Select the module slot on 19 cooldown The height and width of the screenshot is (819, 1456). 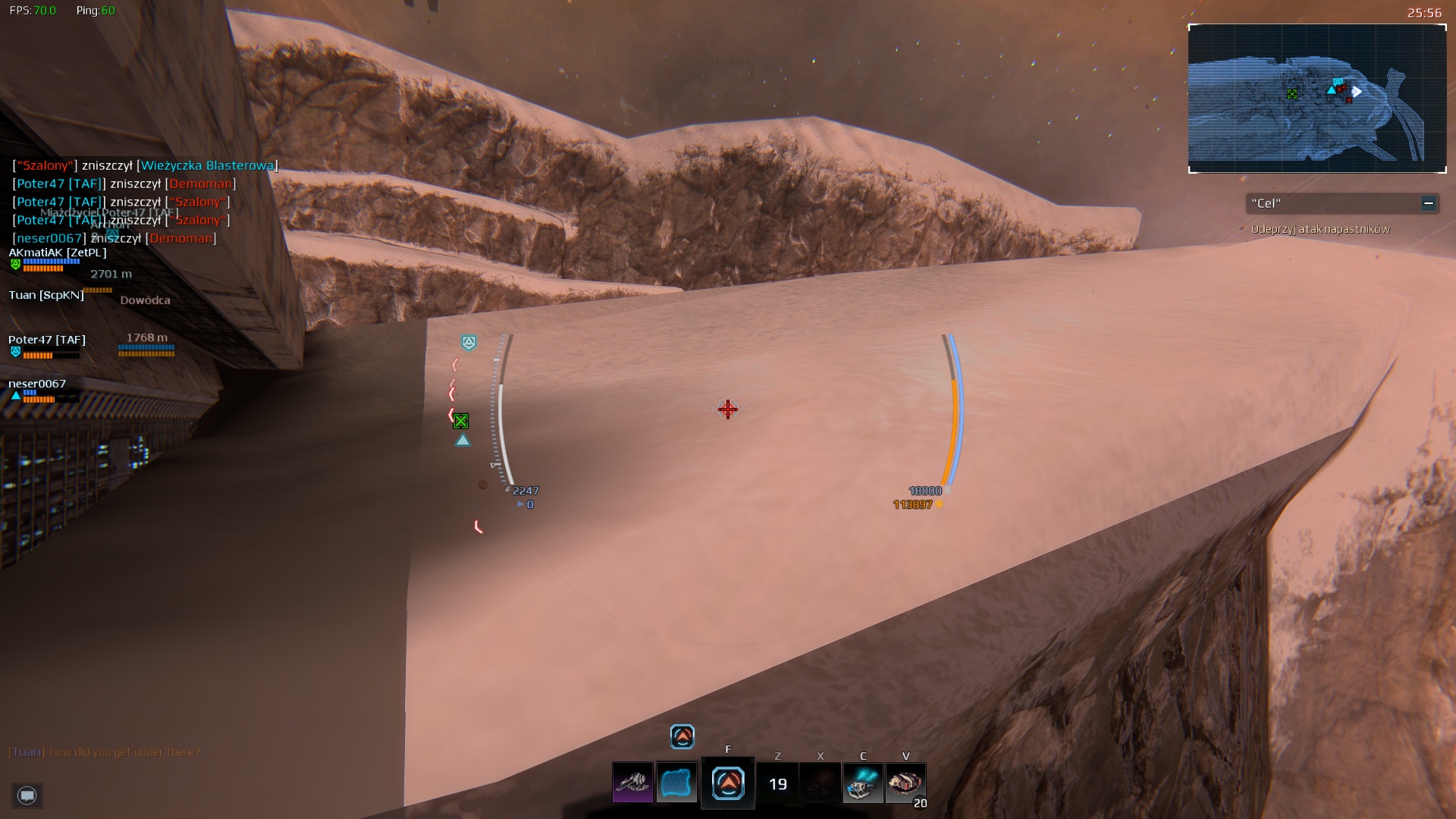point(778,783)
